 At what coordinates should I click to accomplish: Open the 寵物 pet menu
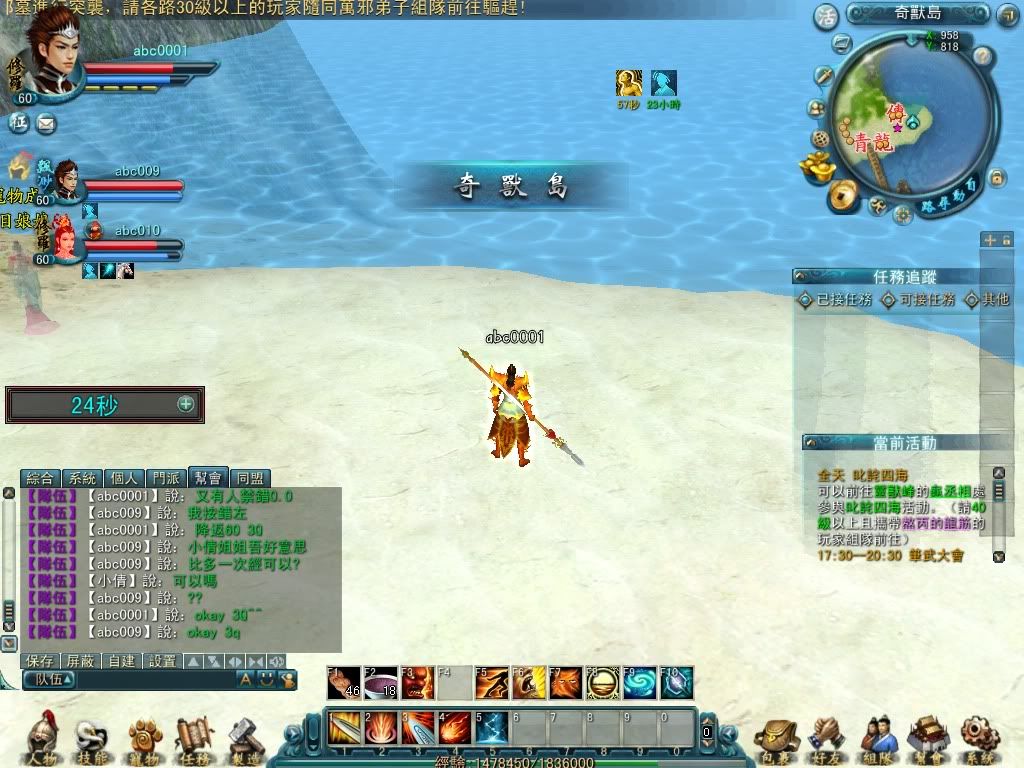click(x=145, y=740)
